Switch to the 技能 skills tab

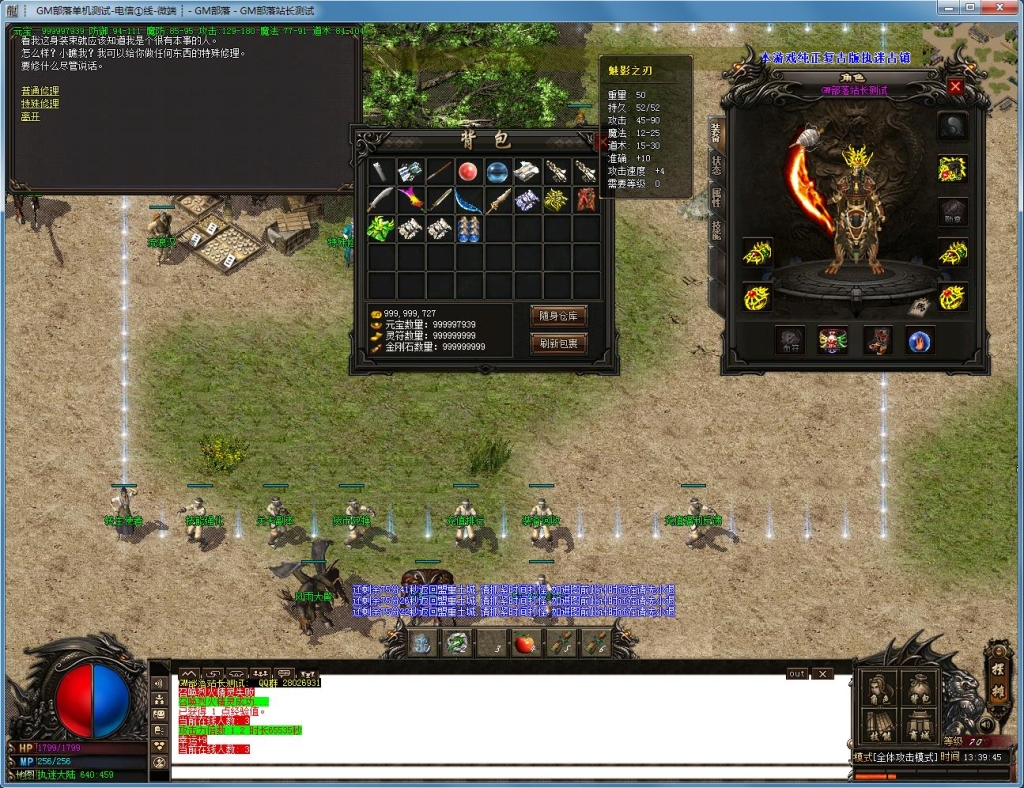716,231
